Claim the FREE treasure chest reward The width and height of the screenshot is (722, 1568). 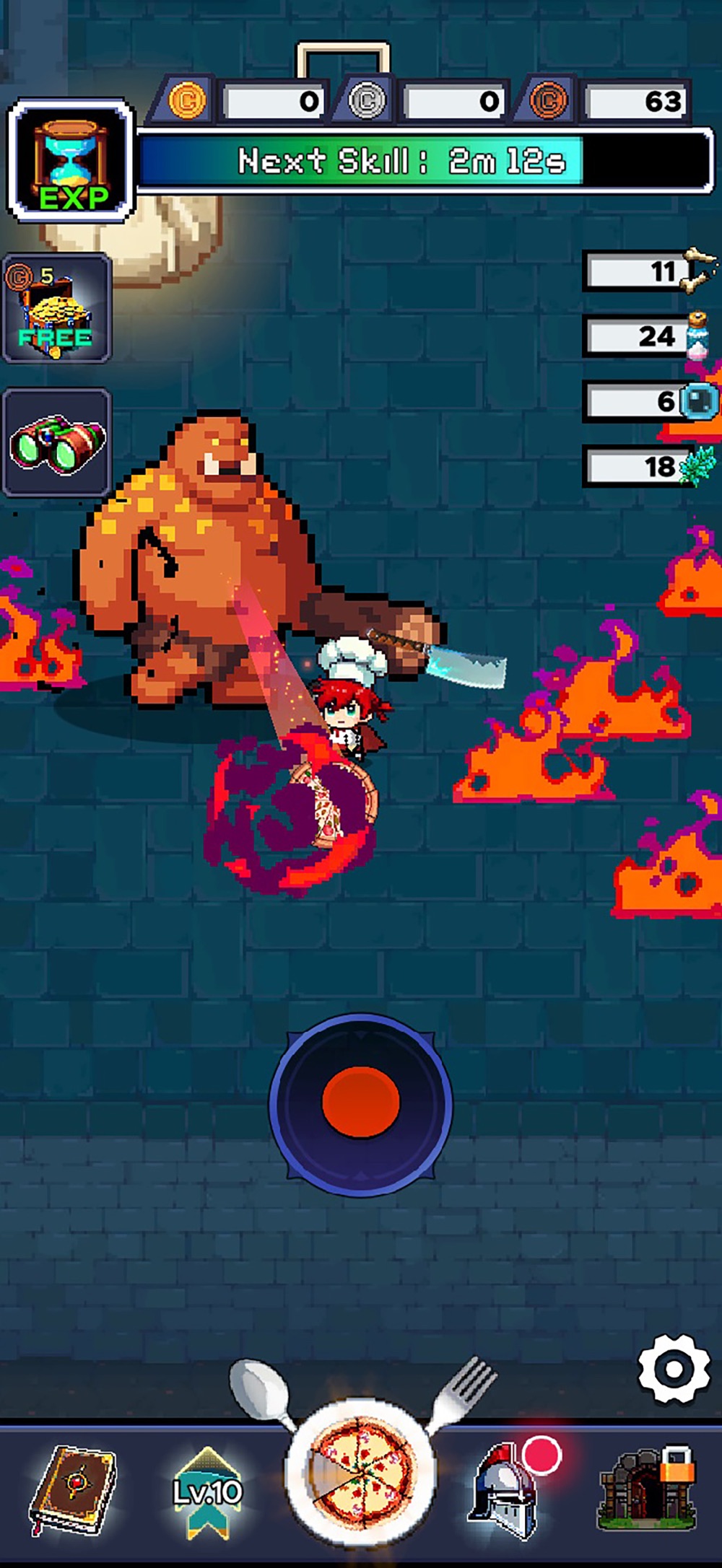tap(56, 310)
